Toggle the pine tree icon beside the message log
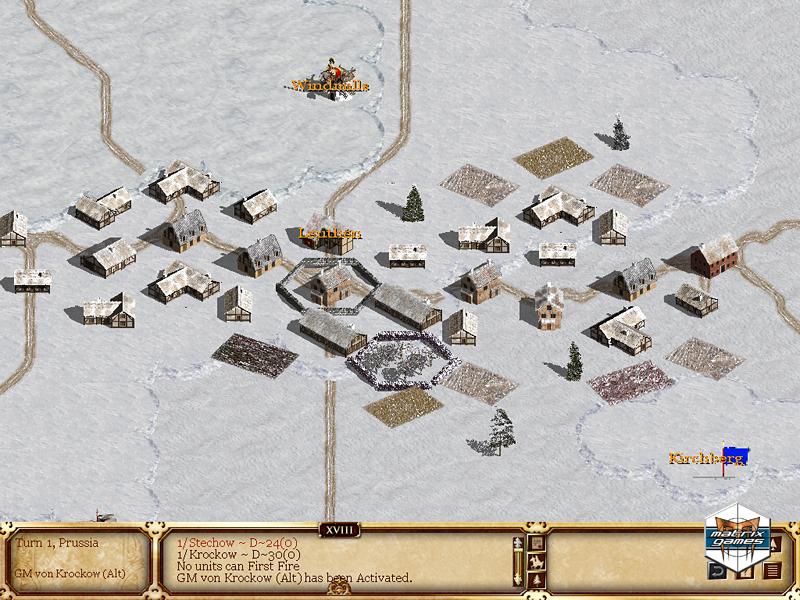This screenshot has height=600, width=800. point(536,578)
